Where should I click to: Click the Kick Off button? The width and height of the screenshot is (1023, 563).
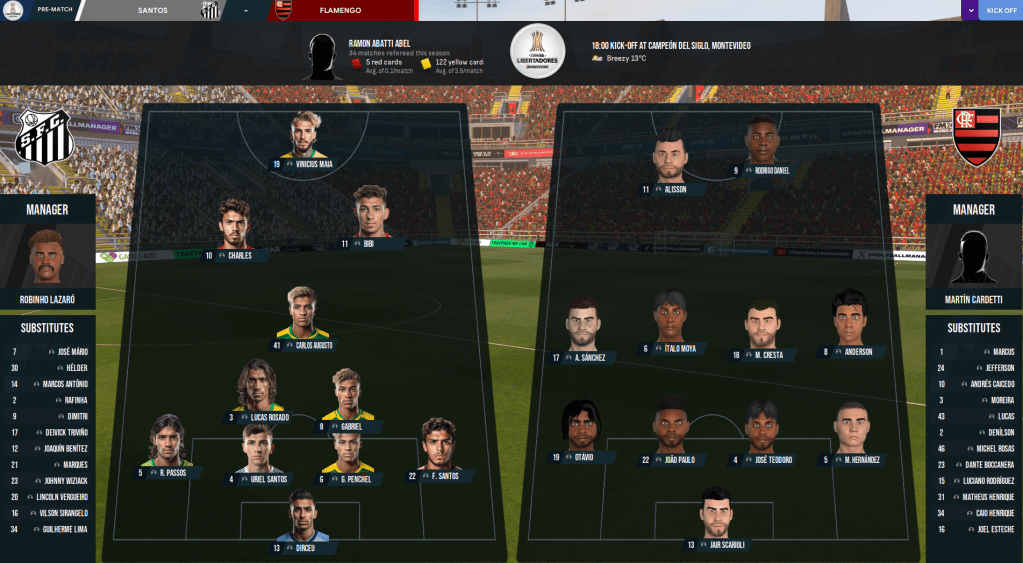point(1000,10)
